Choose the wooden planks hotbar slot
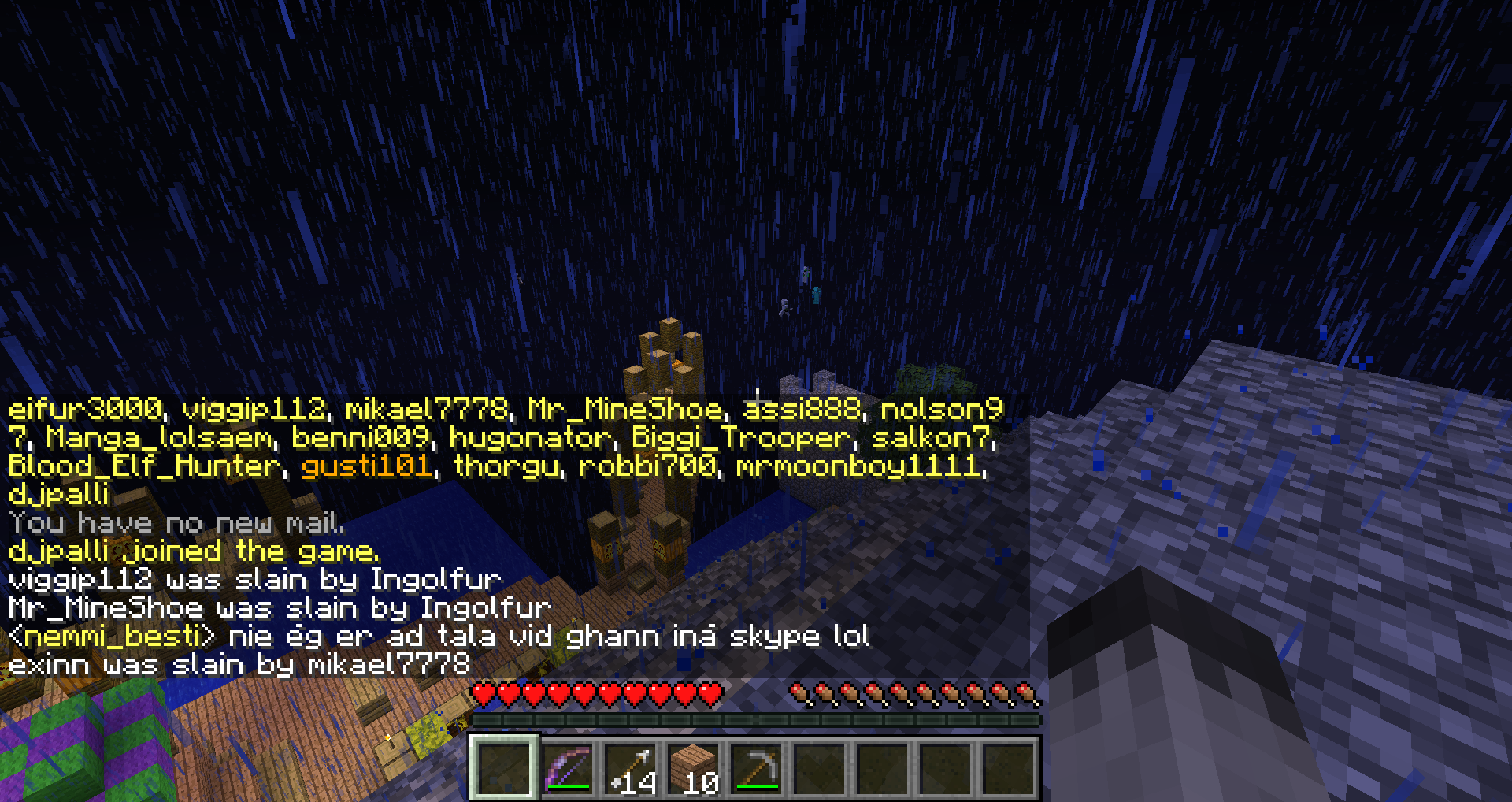The height and width of the screenshot is (802, 1512). (x=695, y=767)
